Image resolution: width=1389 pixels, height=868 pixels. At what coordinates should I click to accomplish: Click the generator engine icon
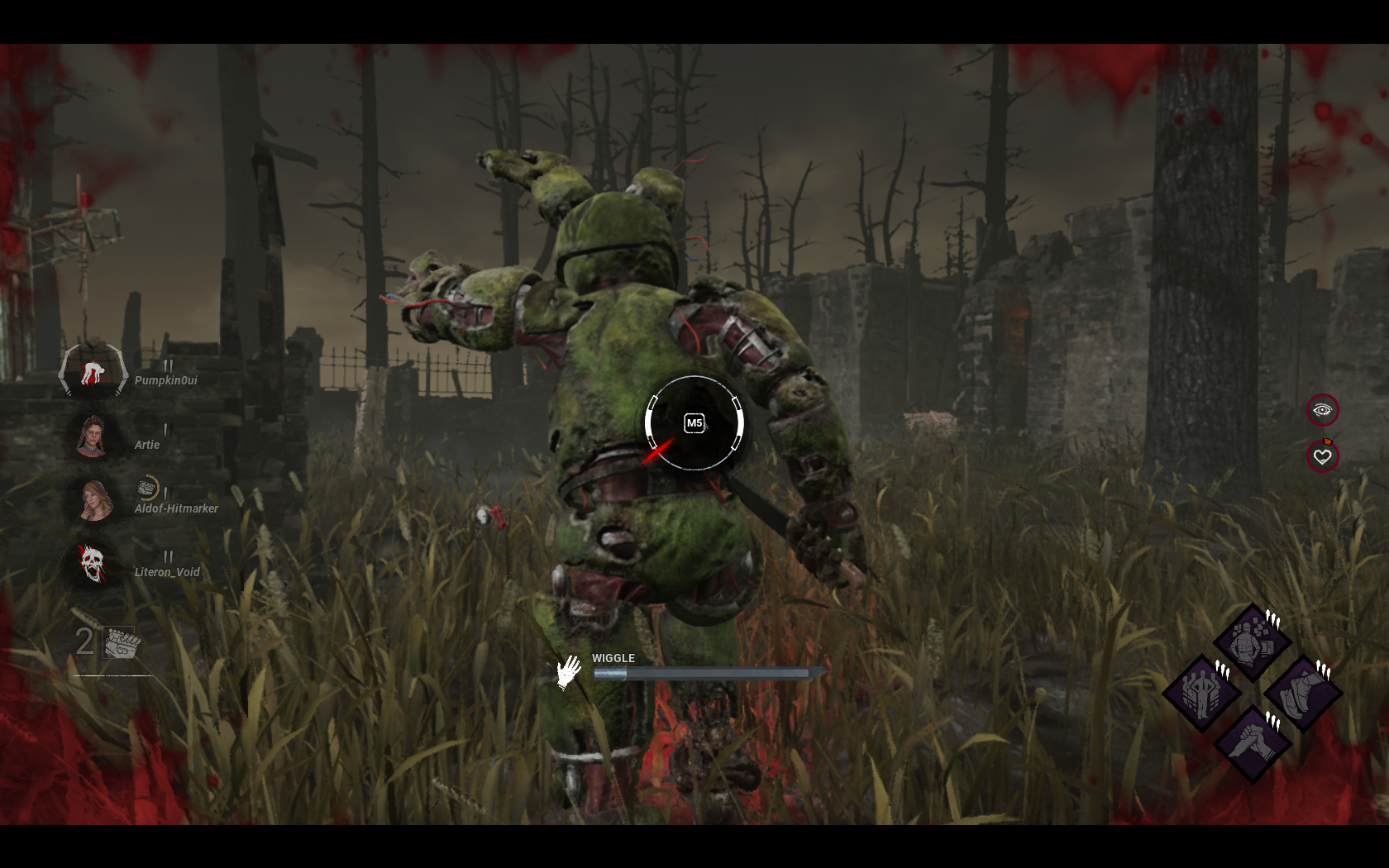click(122, 643)
